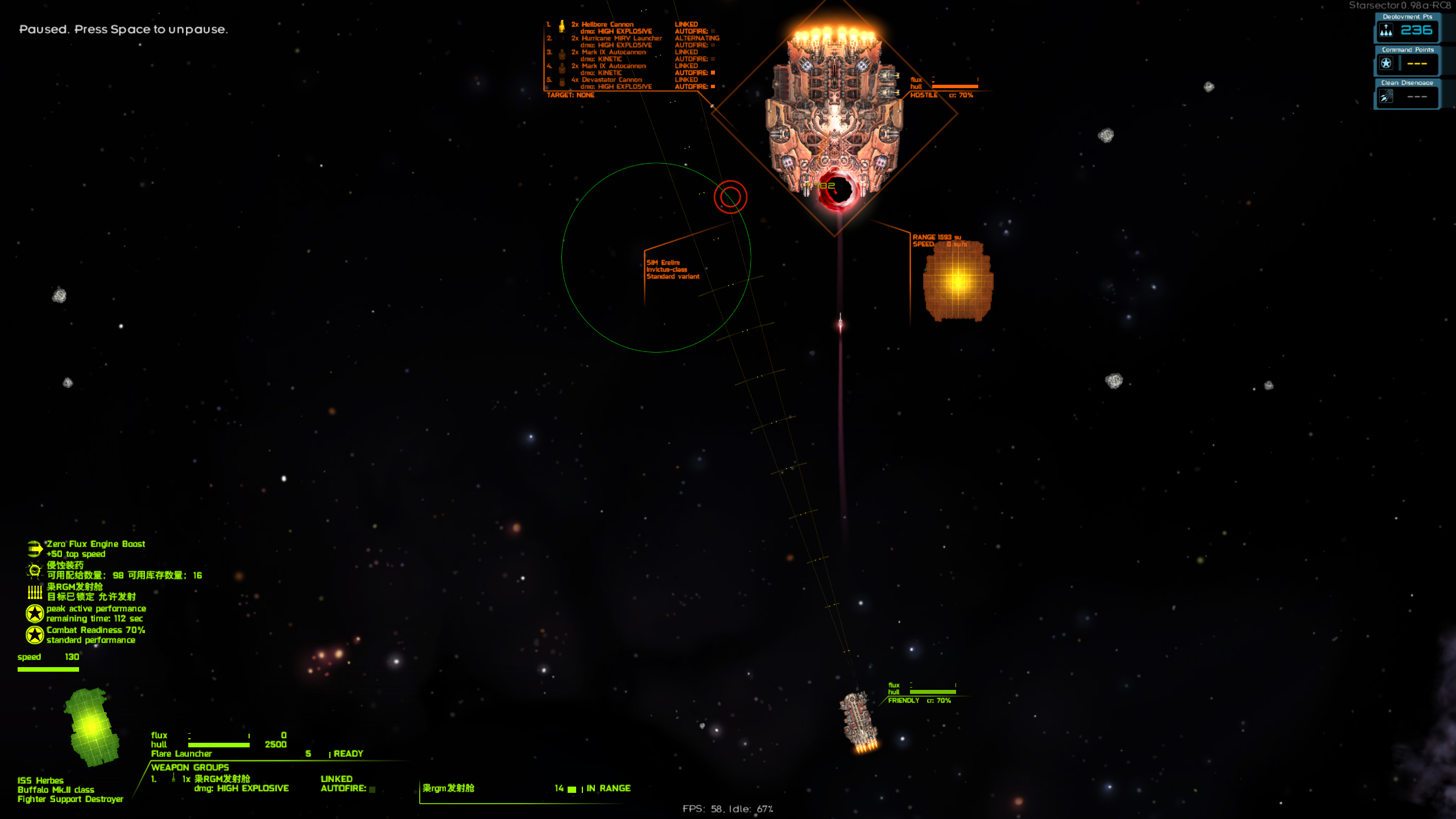The width and height of the screenshot is (1456, 819).
Task: Click the Hellbore Cannon entry in target weapons
Action: coord(607,24)
